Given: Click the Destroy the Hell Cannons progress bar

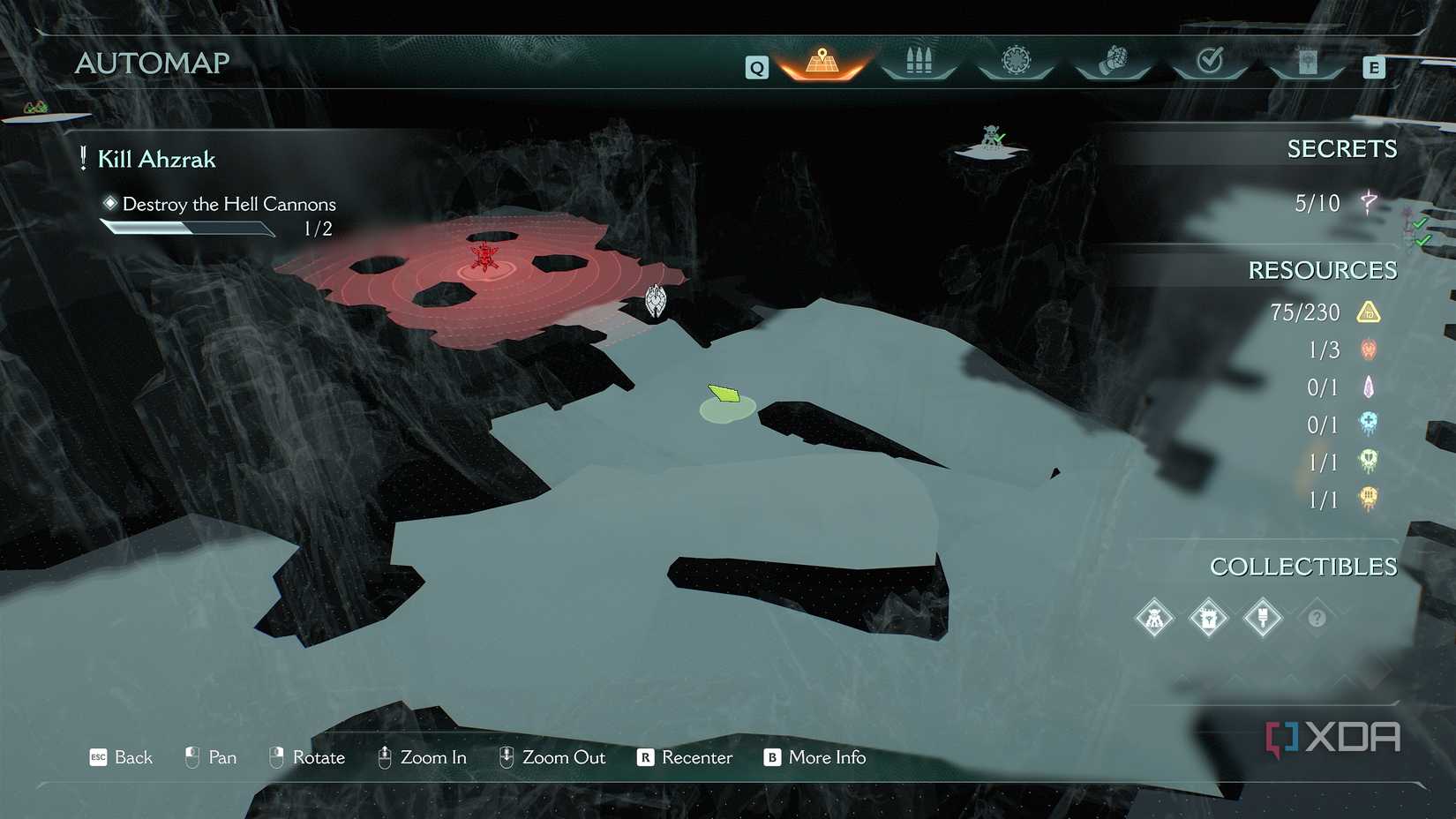Looking at the screenshot, I should (188, 228).
